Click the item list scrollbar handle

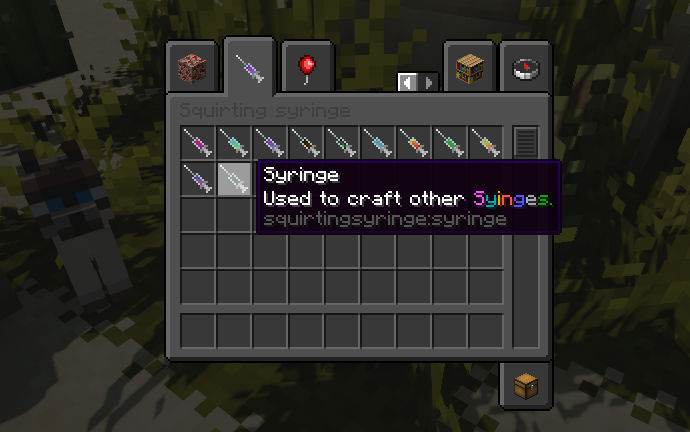525,142
